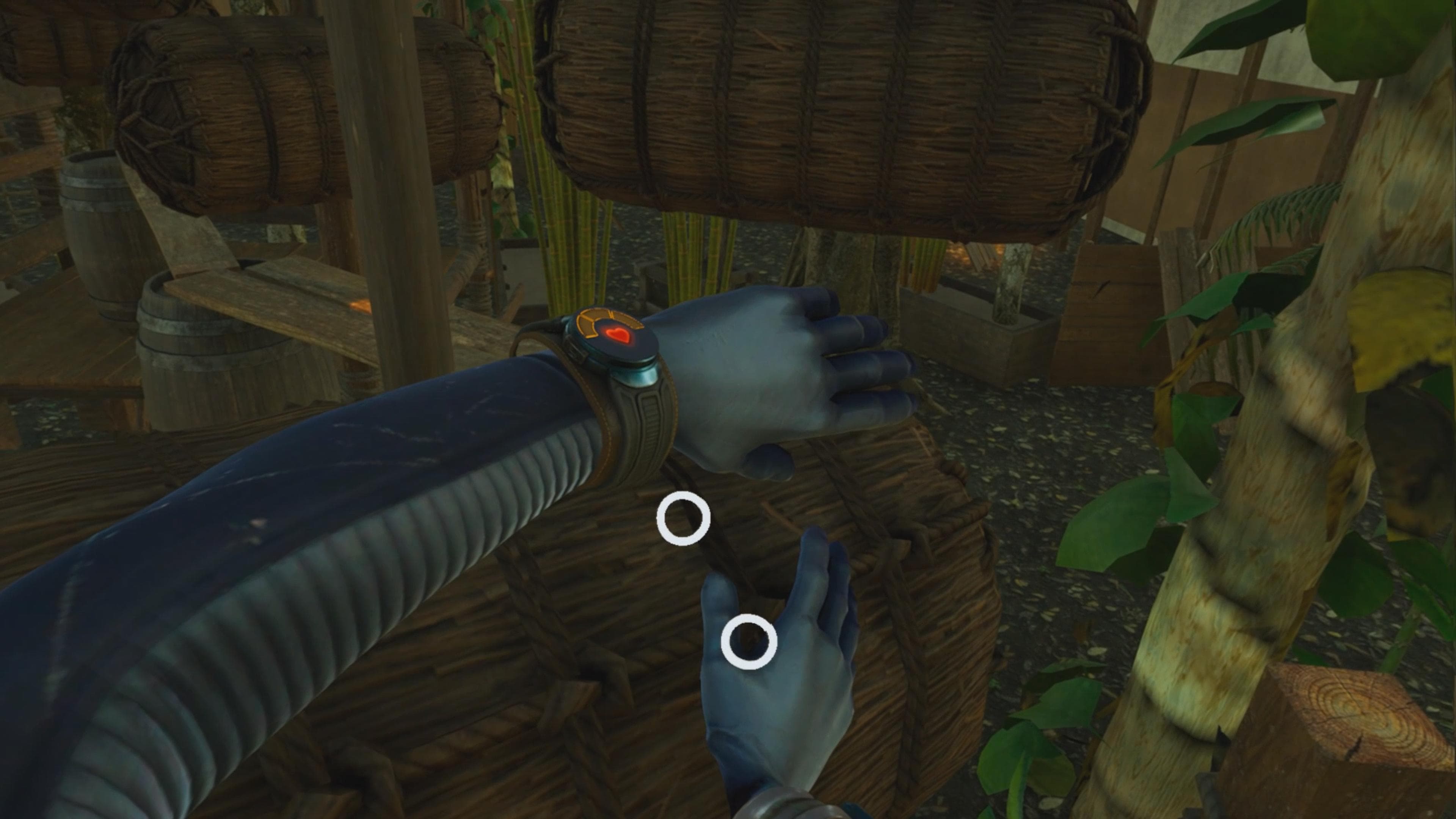Image resolution: width=1456 pixels, height=819 pixels.
Task: Select the white circle marker over the open palm
Action: tap(749, 642)
